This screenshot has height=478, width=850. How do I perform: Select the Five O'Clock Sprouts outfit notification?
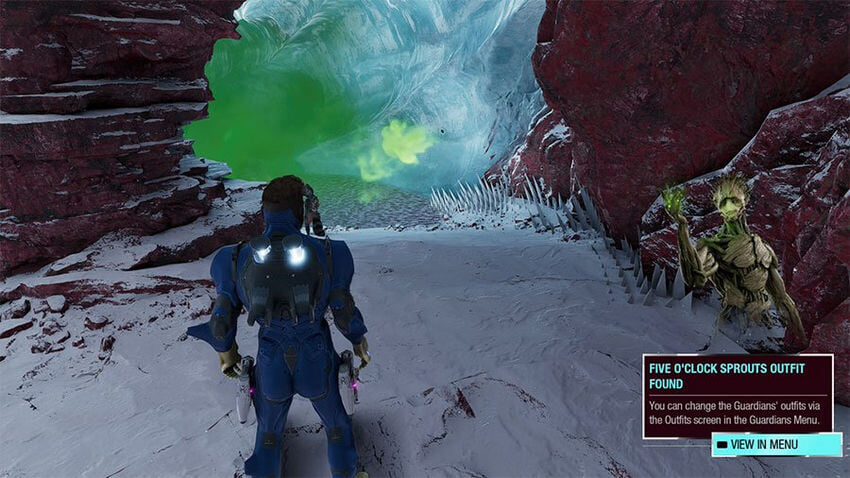point(737,395)
